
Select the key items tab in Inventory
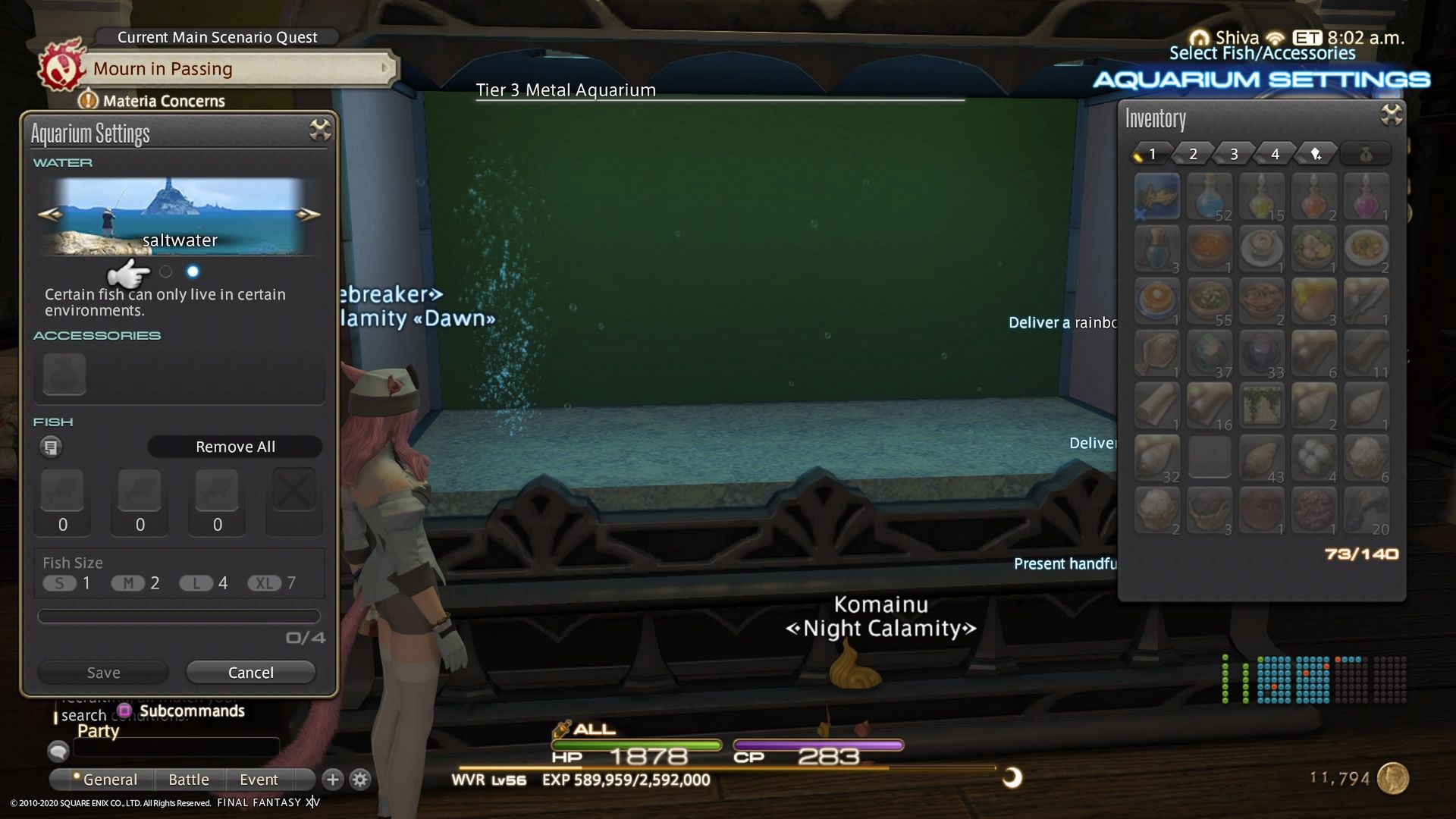tap(1316, 153)
